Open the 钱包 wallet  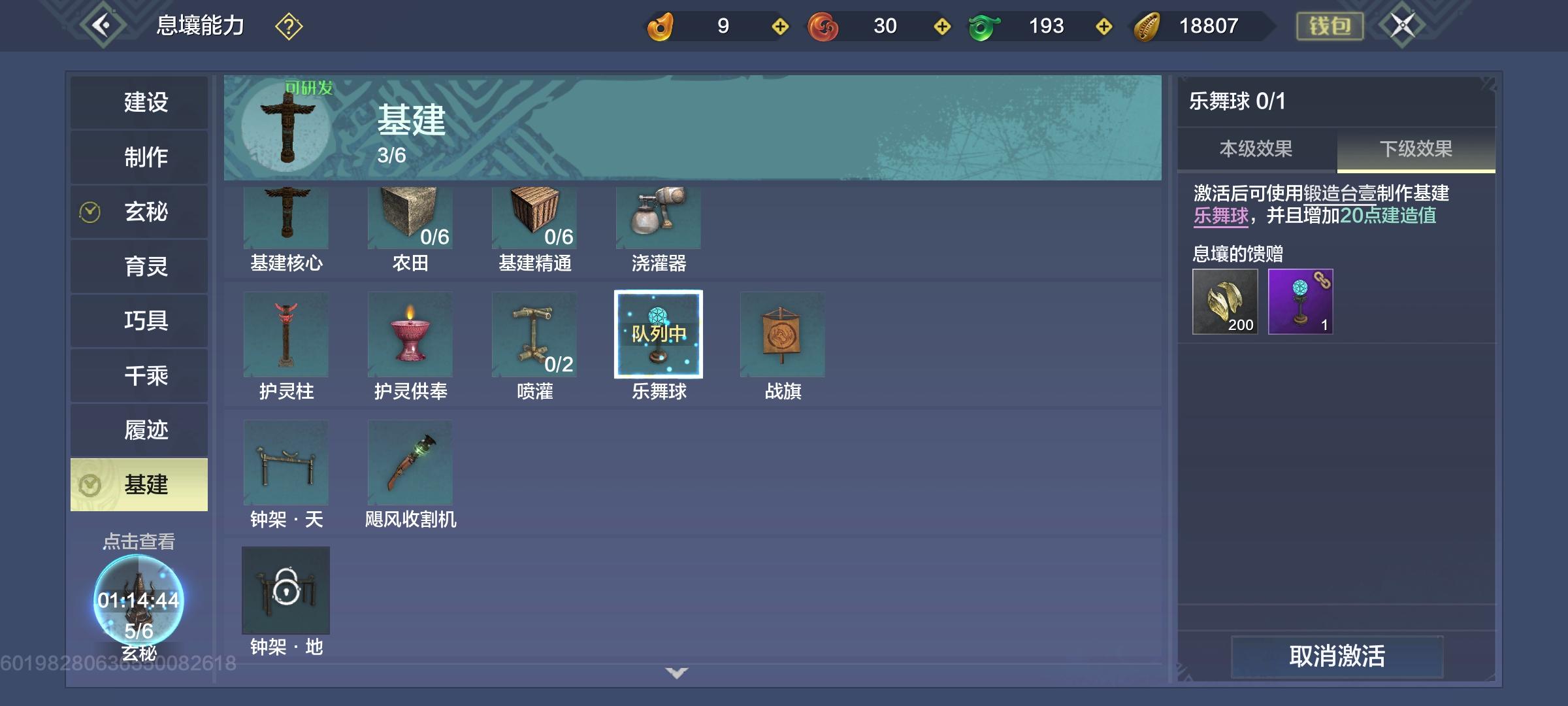[x=1330, y=27]
